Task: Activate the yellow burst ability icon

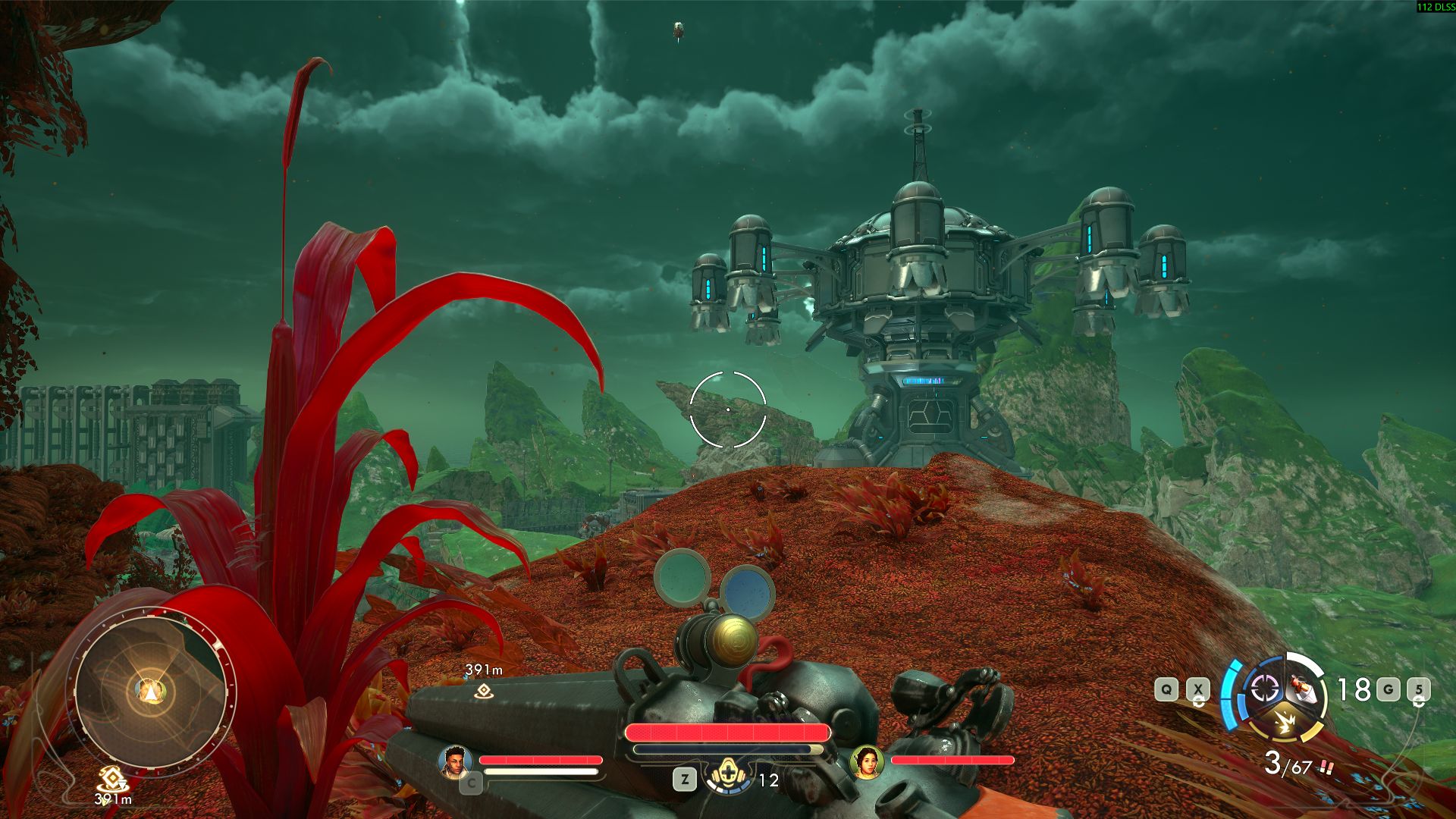Action: click(1285, 721)
